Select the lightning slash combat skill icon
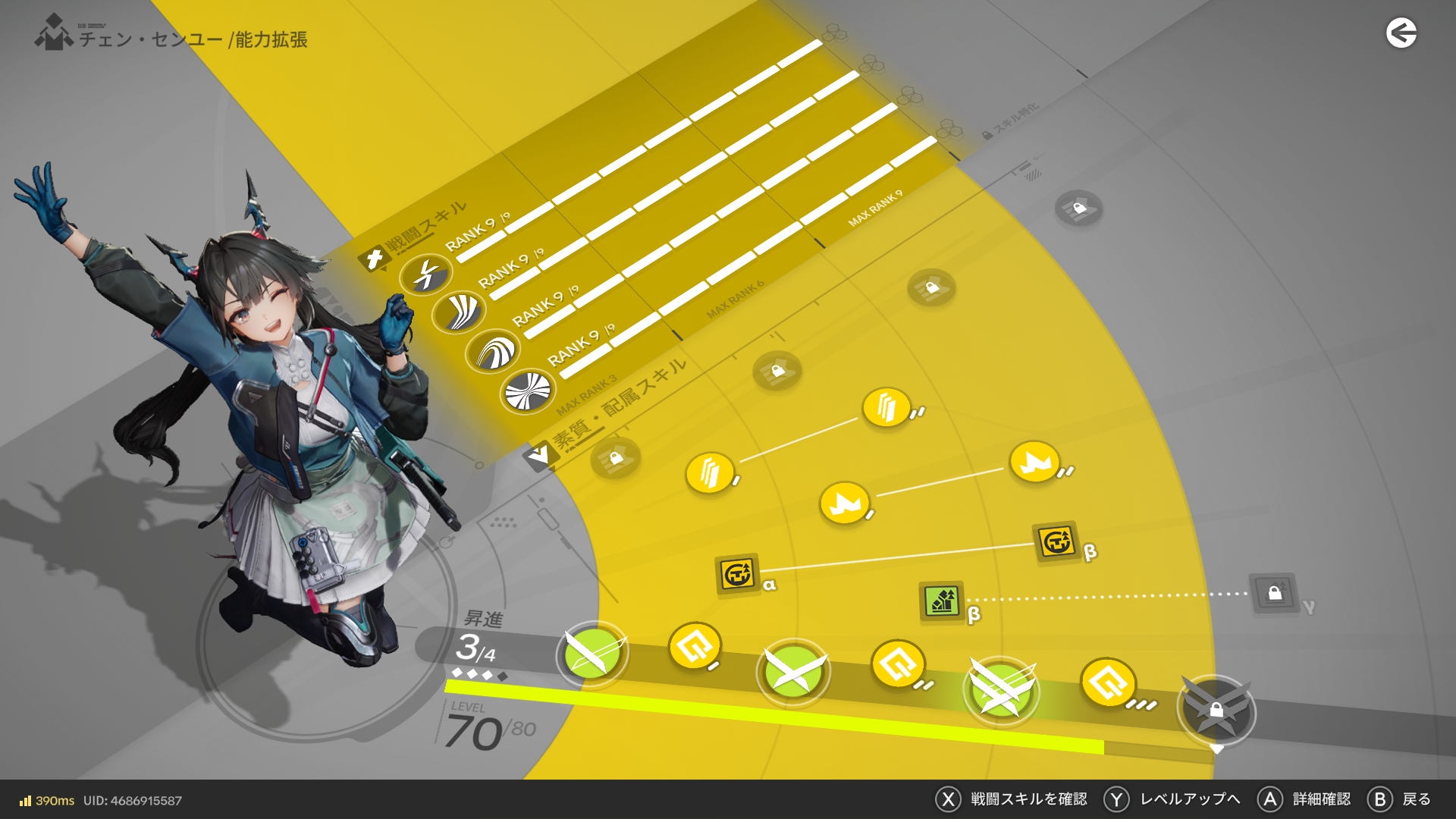 [426, 274]
